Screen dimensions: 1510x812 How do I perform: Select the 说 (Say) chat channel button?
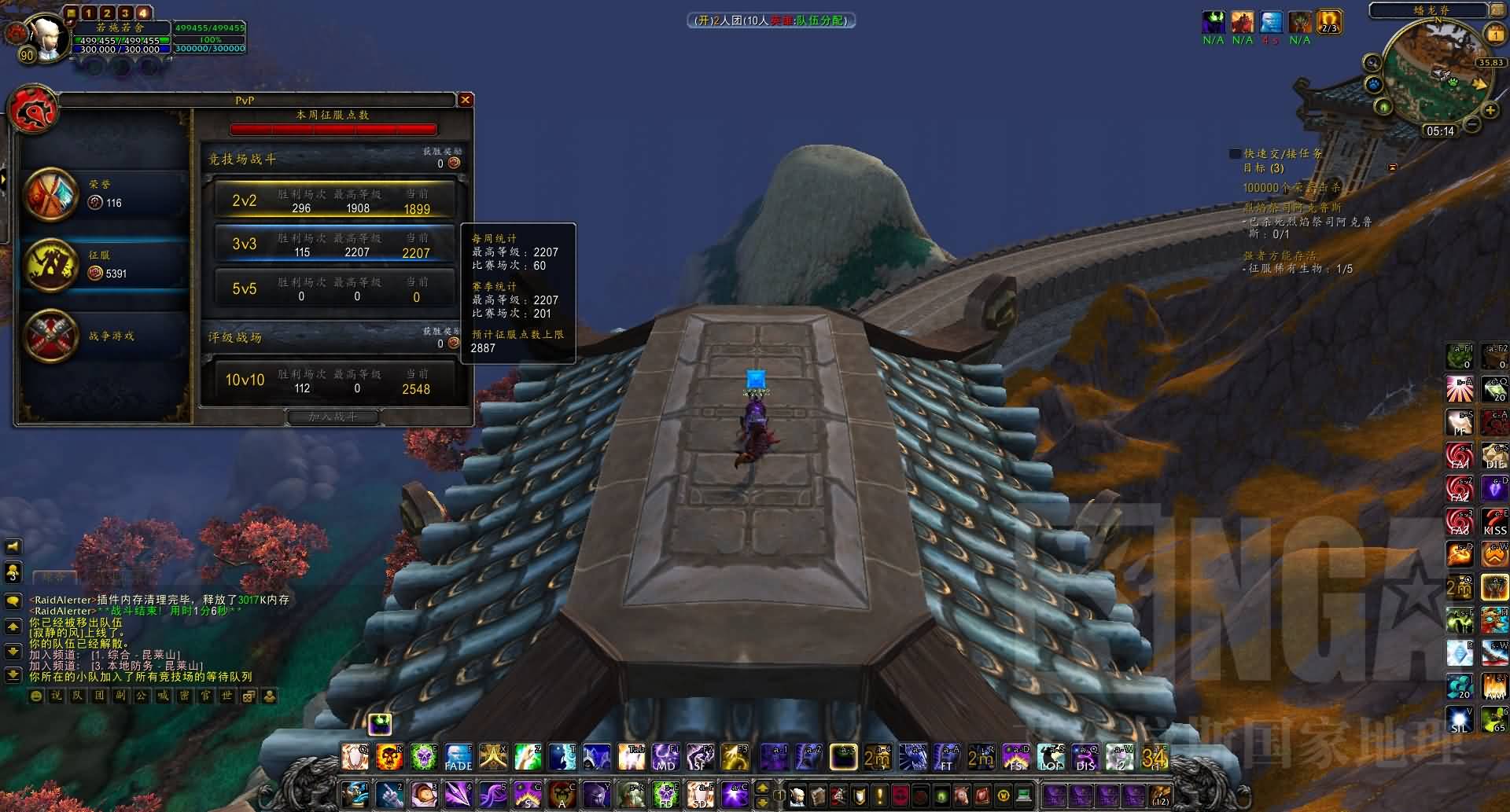click(57, 696)
